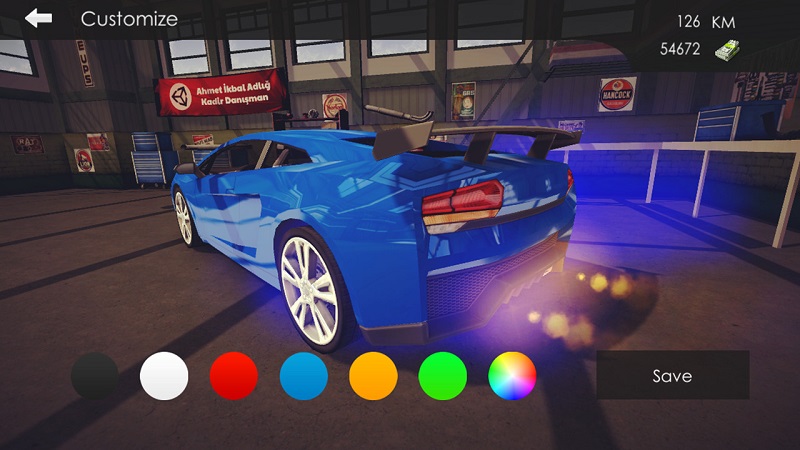Select the white paint swatch

pyautogui.click(x=164, y=376)
